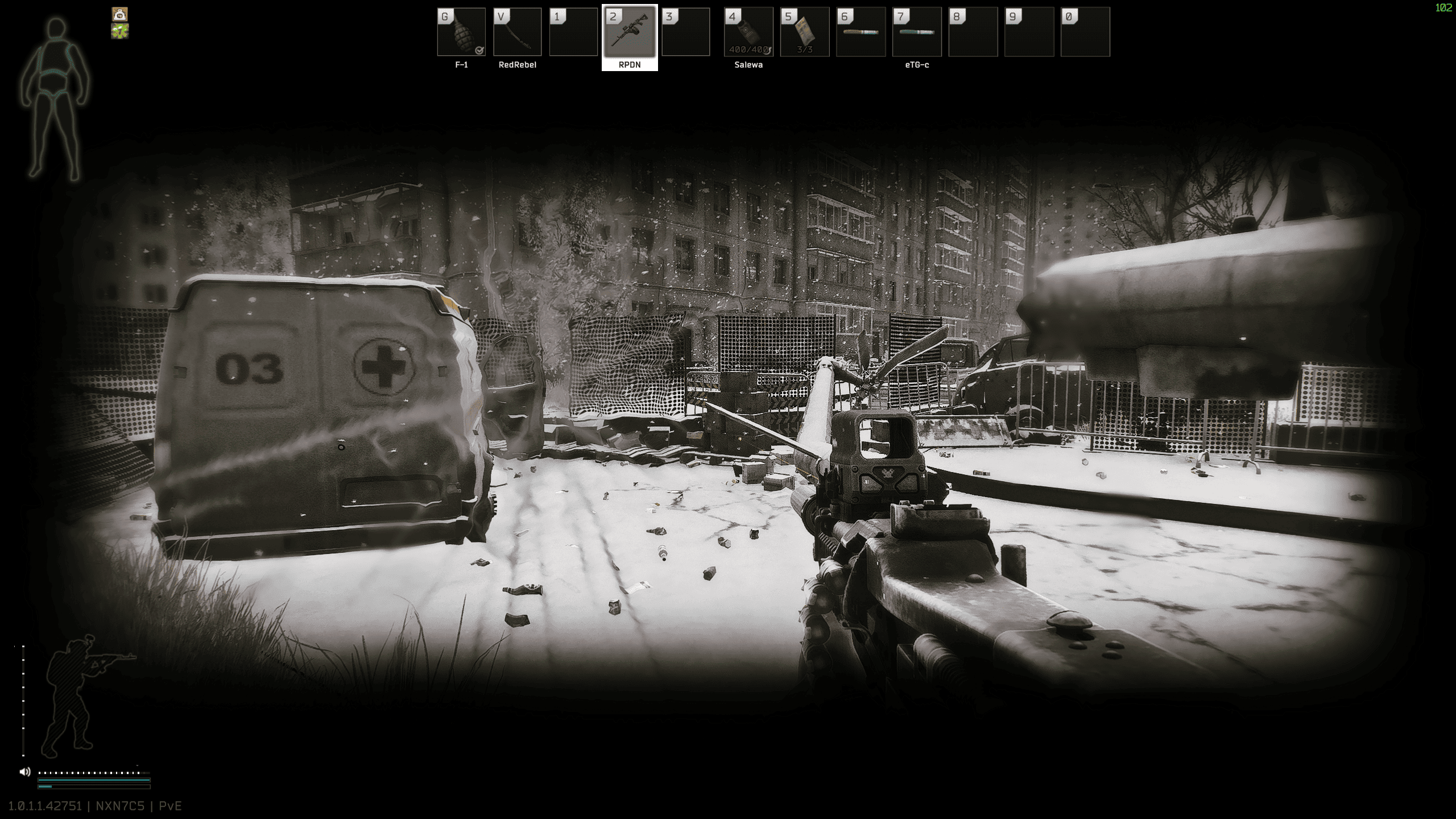Use the unlabeled injector in slot 6
Viewport: 1456px width, 819px height.
point(861,32)
